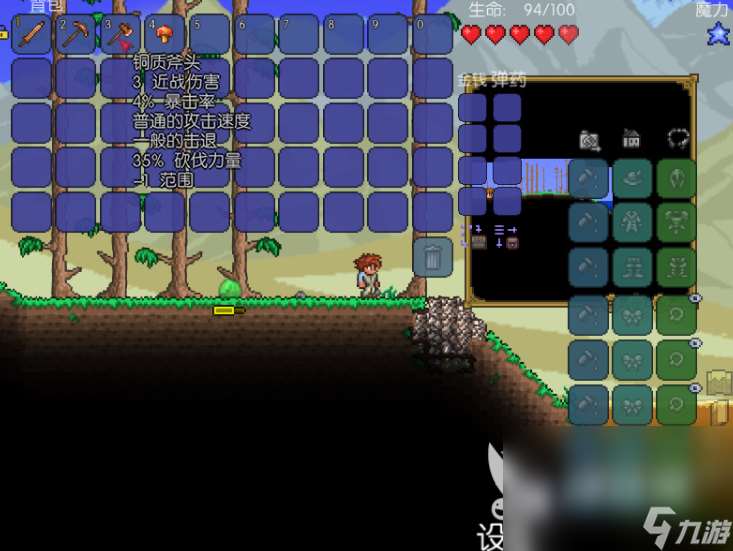Choose the copper axe in hotbar slot 3
The image size is (733, 551).
pyautogui.click(x=120, y=34)
